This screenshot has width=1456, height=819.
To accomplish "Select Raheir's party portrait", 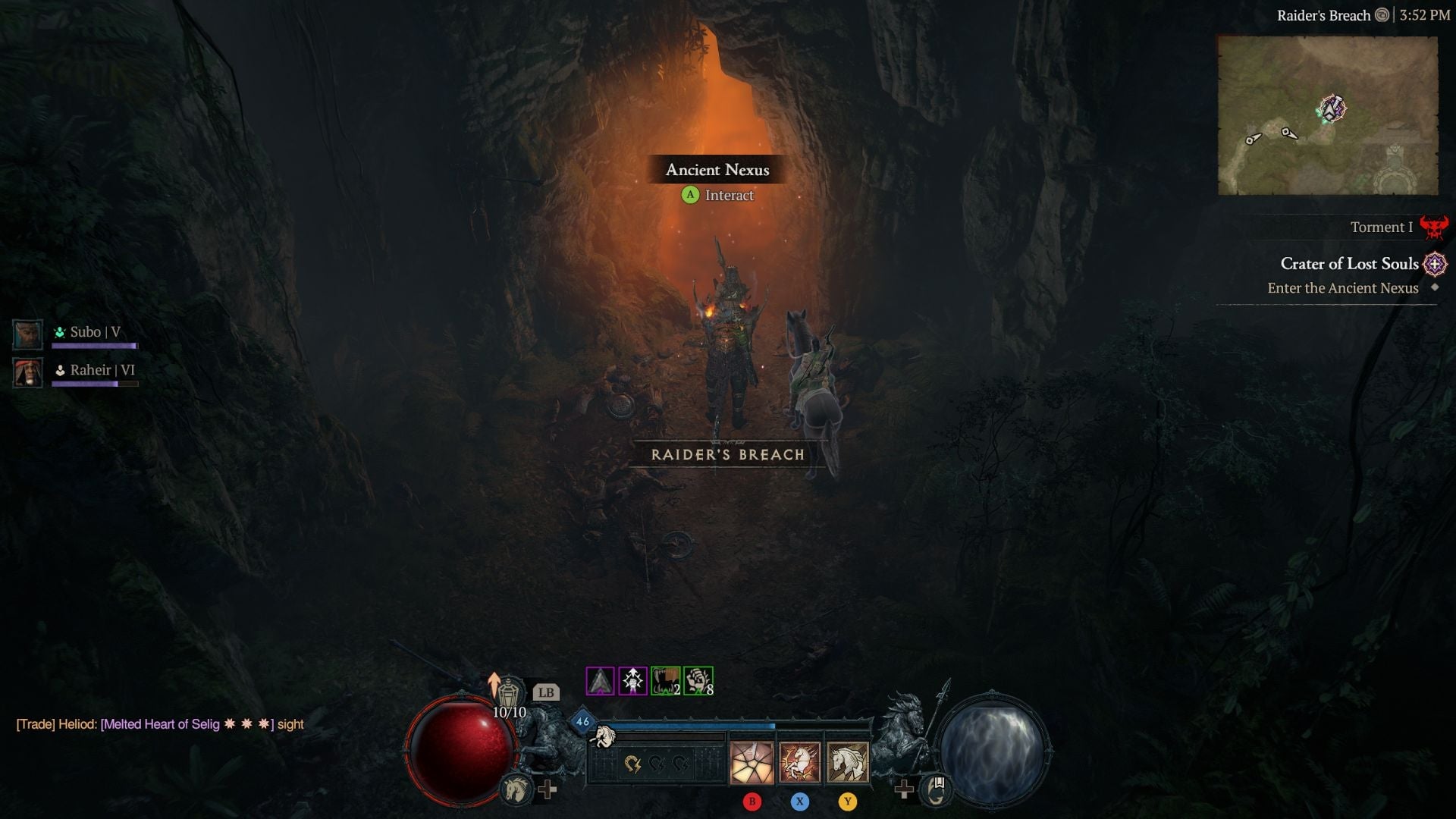I will (x=27, y=372).
